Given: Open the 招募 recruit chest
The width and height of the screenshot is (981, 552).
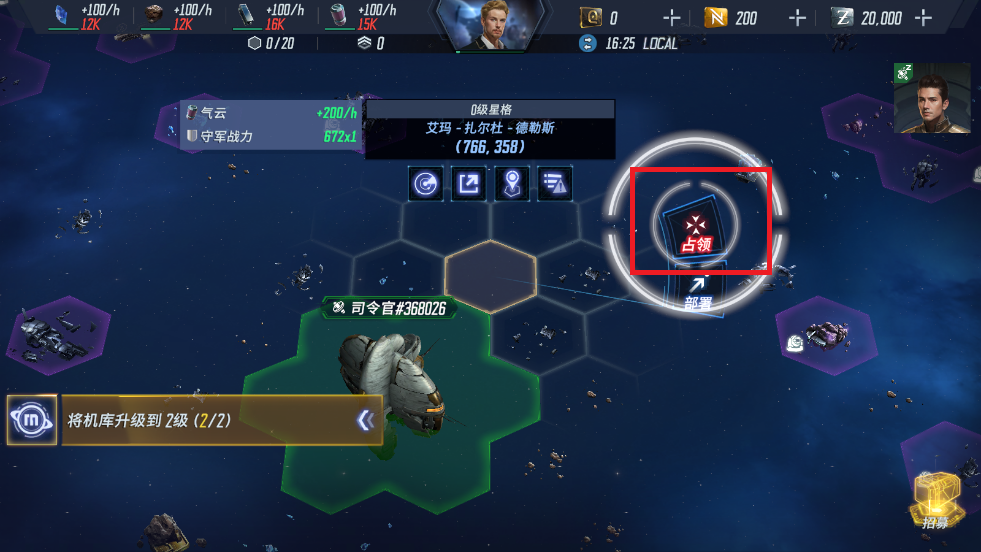Looking at the screenshot, I should tap(936, 499).
